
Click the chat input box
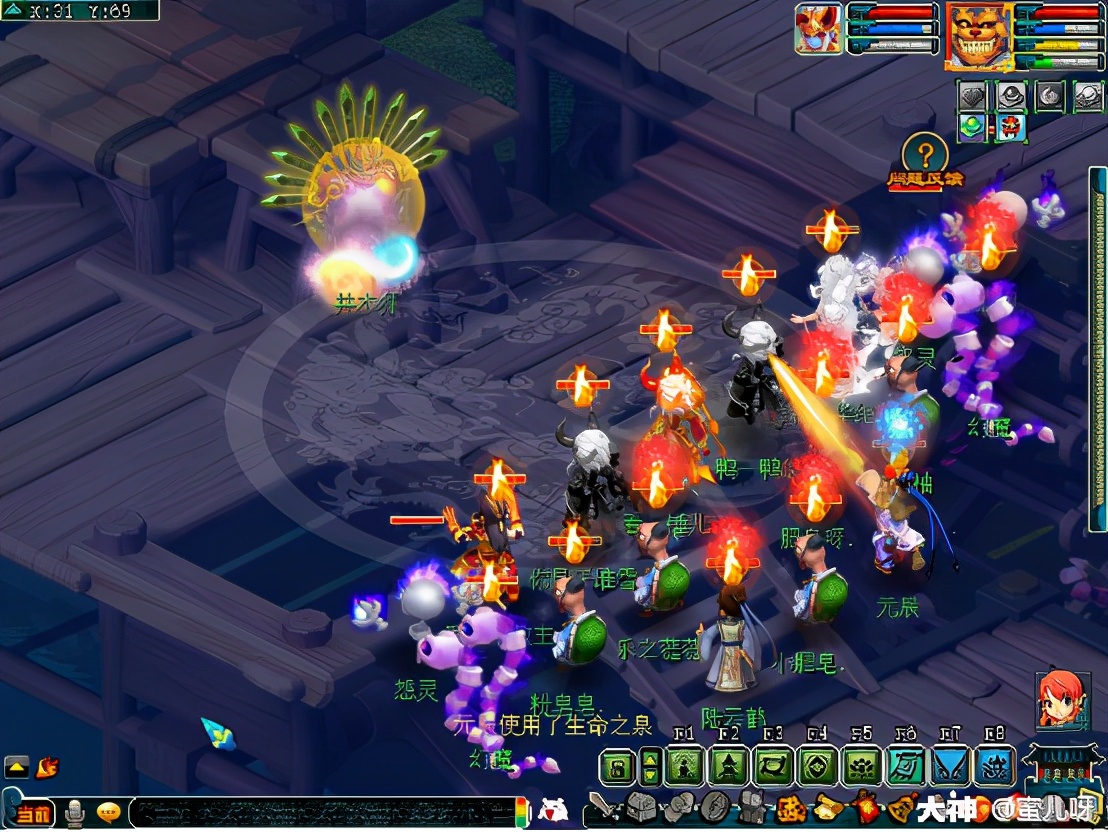[320, 812]
